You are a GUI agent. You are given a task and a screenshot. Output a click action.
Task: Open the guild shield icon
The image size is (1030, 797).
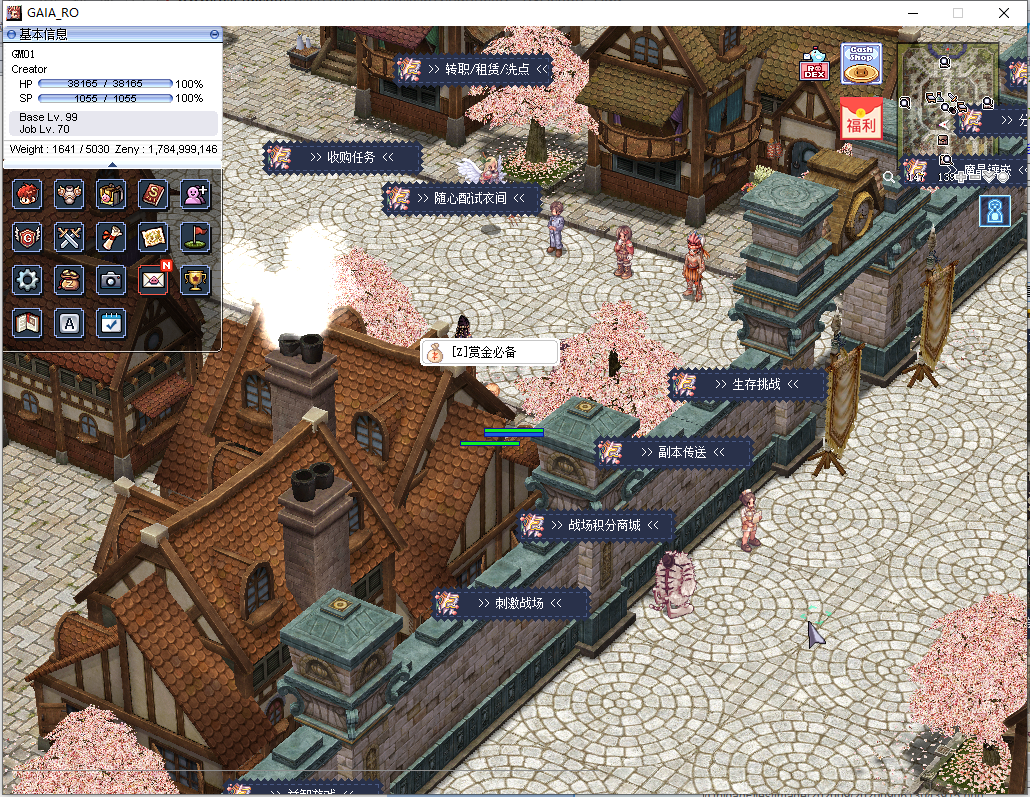pyautogui.click(x=27, y=237)
